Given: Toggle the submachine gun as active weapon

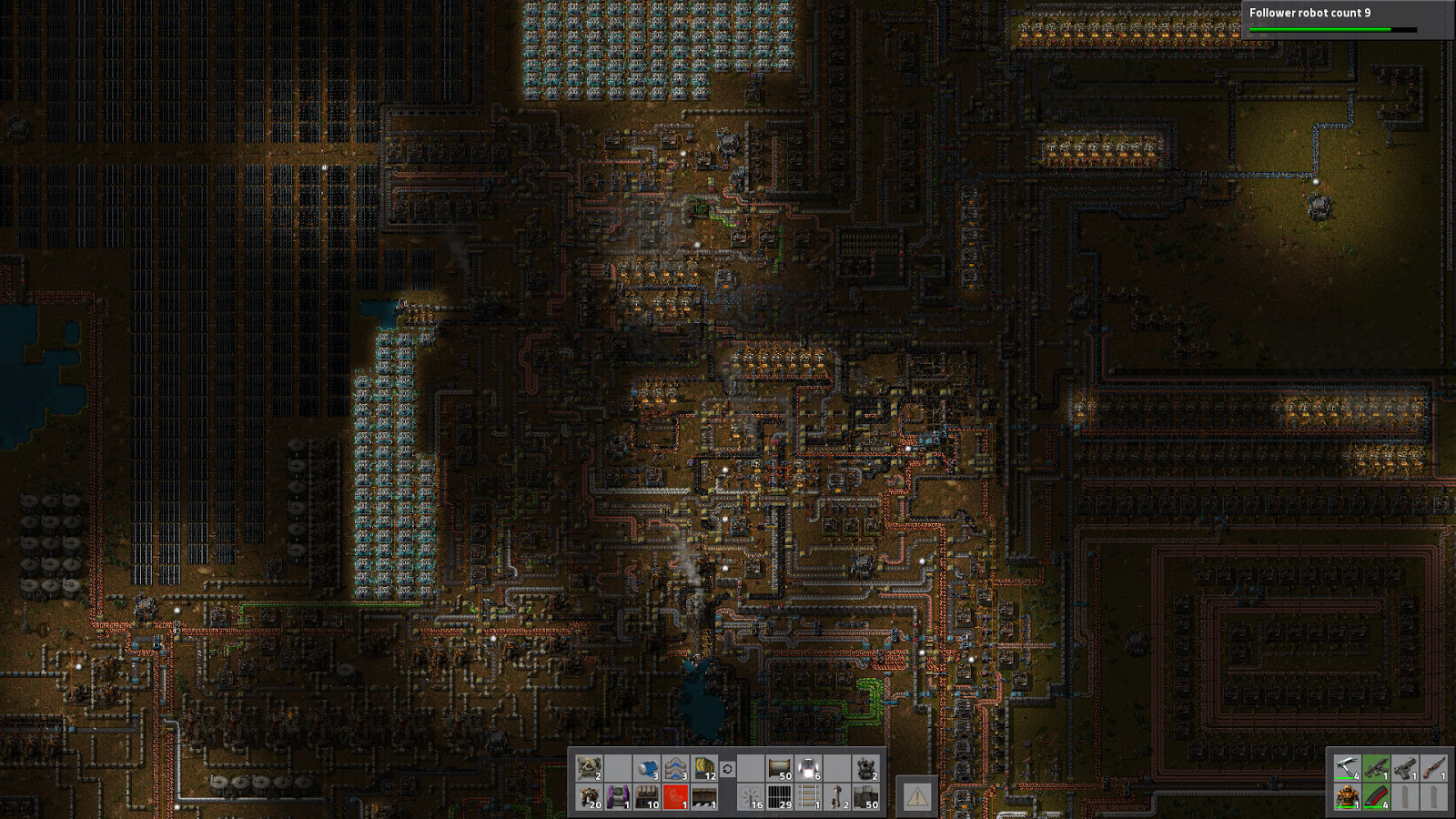Looking at the screenshot, I should [x=1376, y=768].
